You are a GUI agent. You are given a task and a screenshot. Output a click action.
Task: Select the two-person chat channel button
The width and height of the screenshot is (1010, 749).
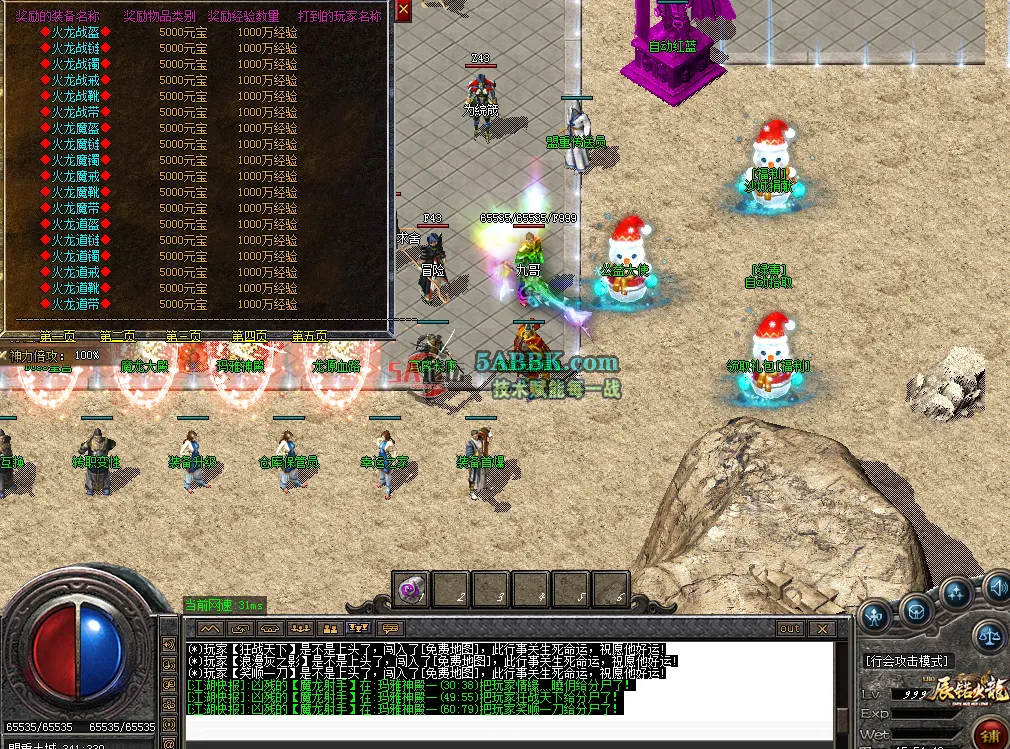pyautogui.click(x=329, y=629)
